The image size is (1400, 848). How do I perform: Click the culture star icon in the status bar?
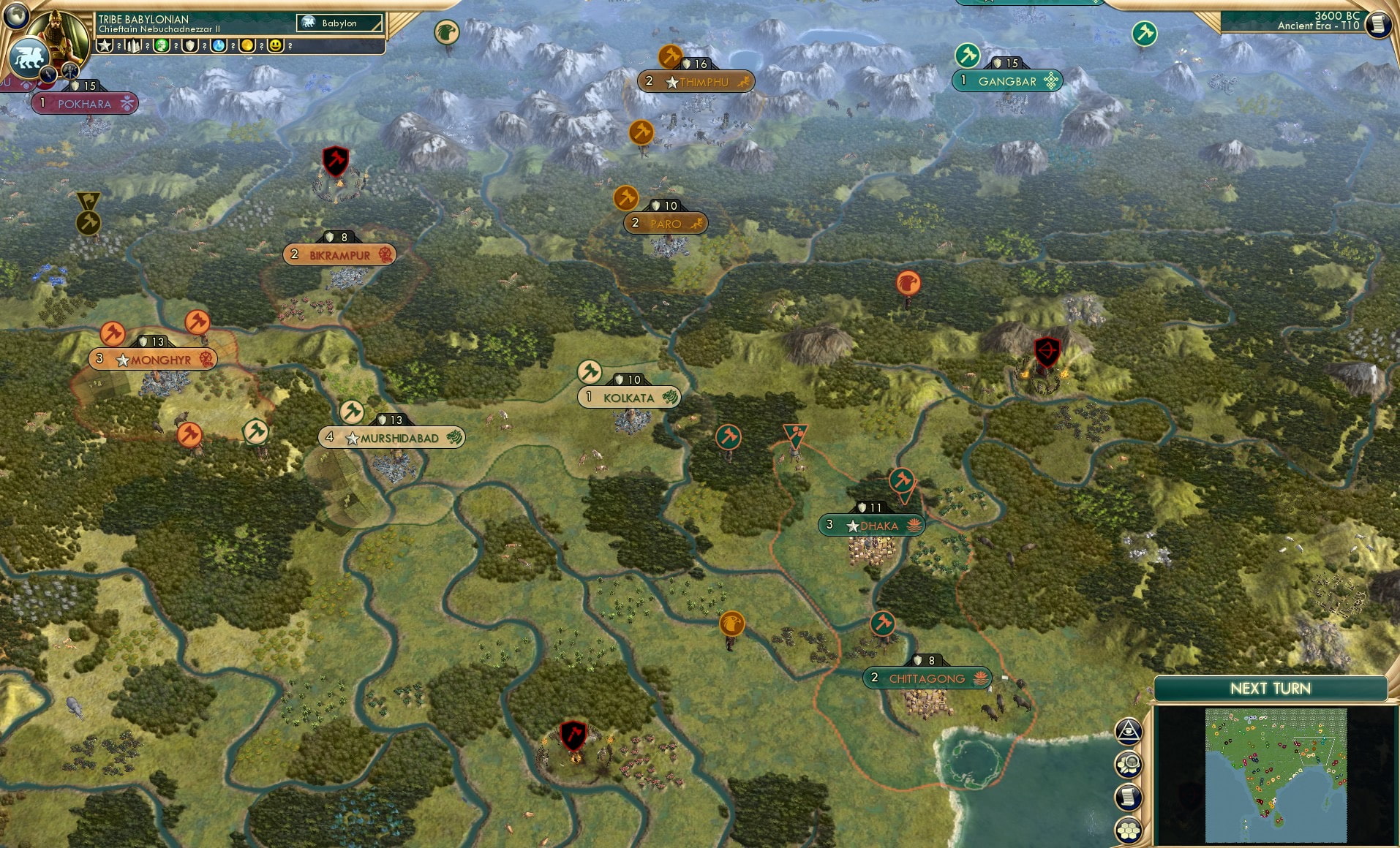pos(105,45)
